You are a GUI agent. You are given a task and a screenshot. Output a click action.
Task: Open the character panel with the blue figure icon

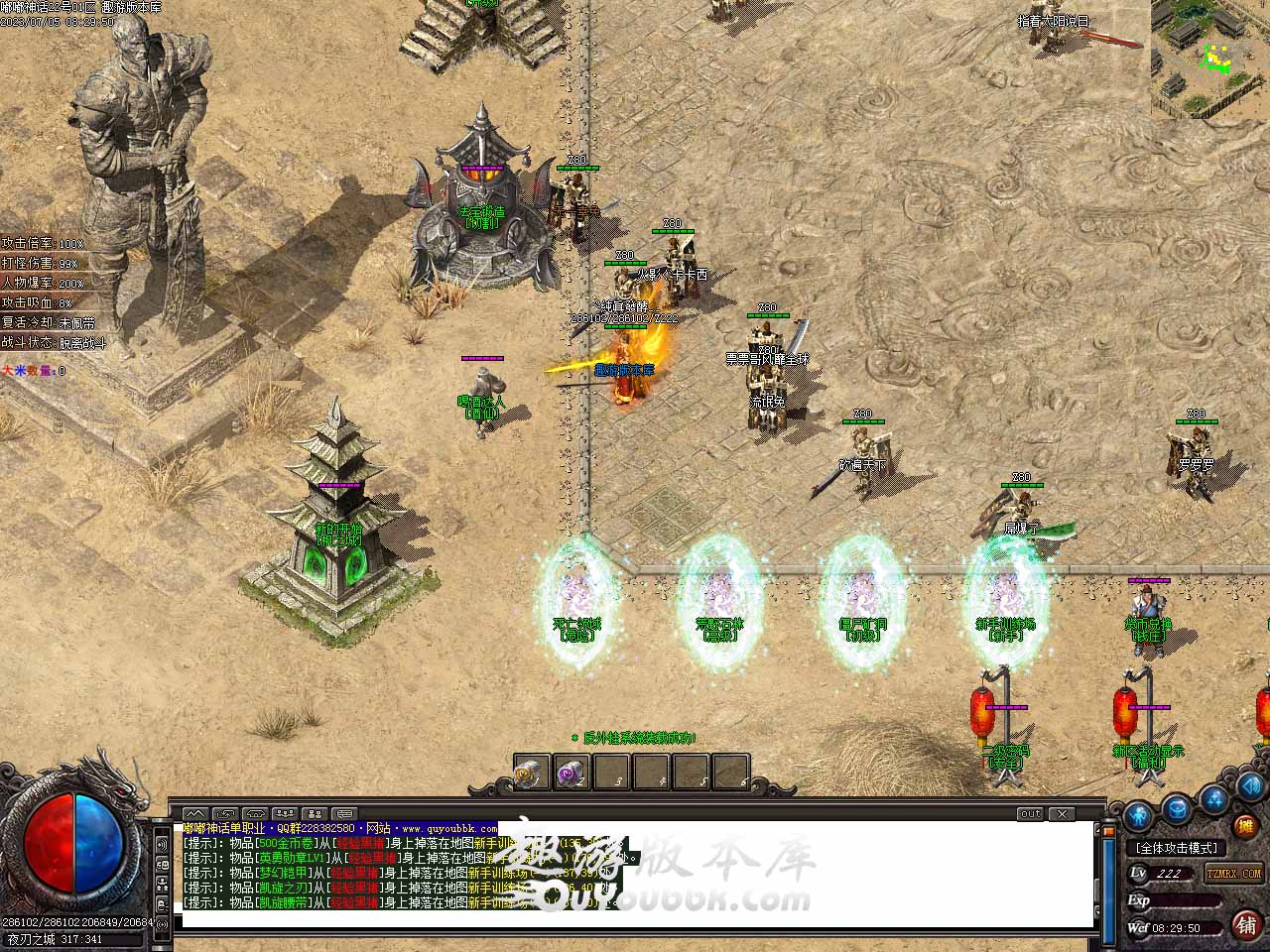pyautogui.click(x=1139, y=815)
